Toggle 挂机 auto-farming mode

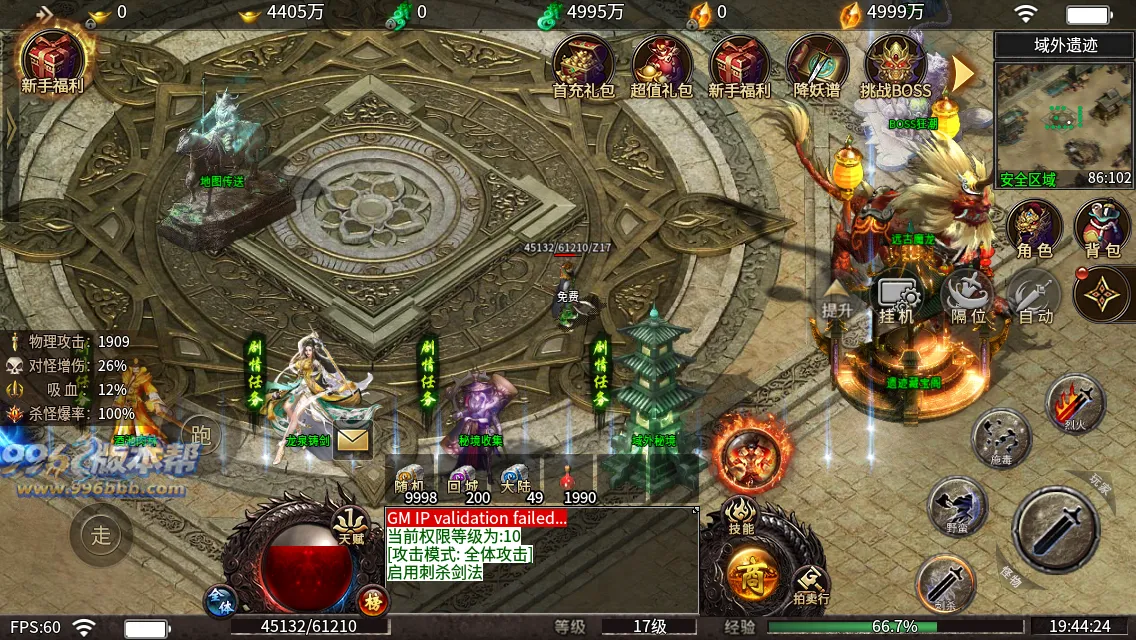click(897, 298)
